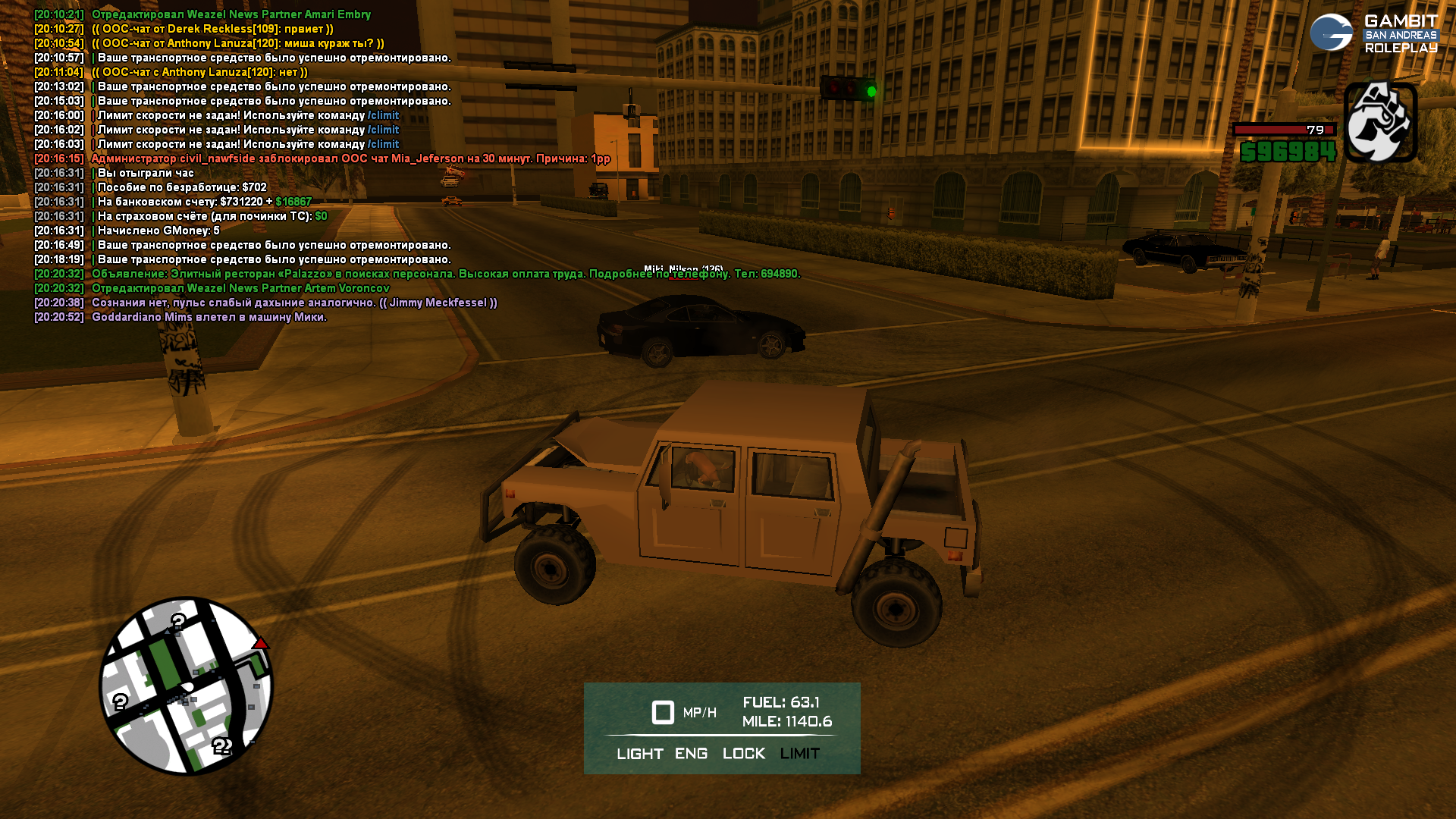Click the Palazzo restaurant advertisement chat line

pos(445,274)
